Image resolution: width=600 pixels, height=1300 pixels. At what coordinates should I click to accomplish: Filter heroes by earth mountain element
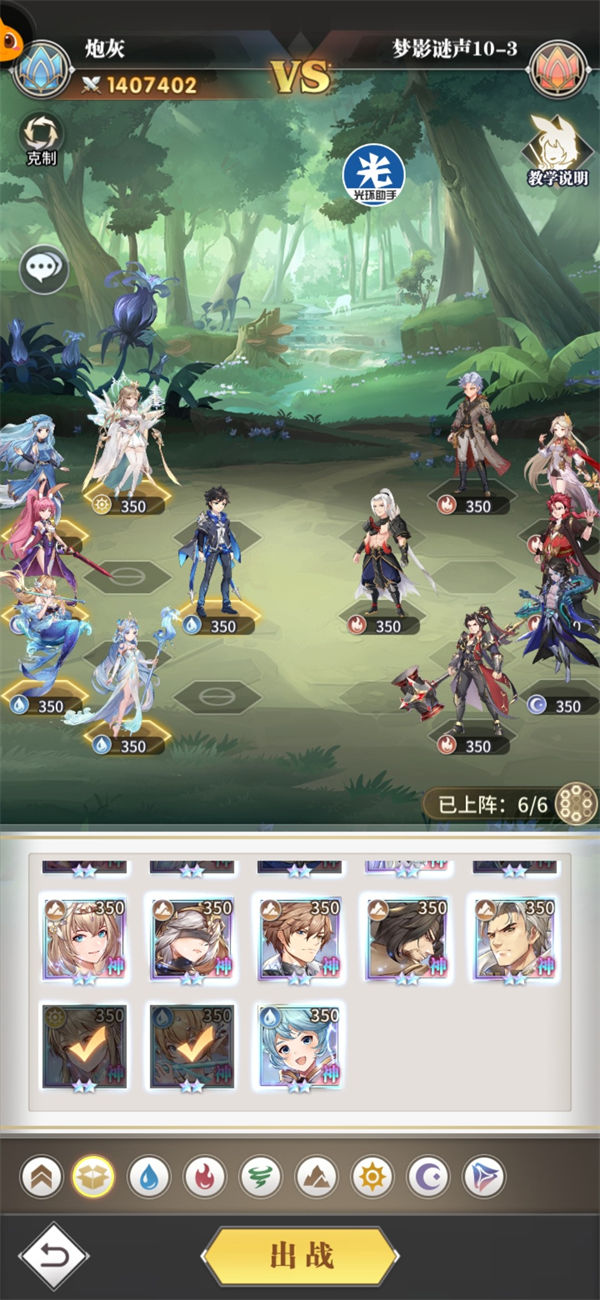(316, 1177)
